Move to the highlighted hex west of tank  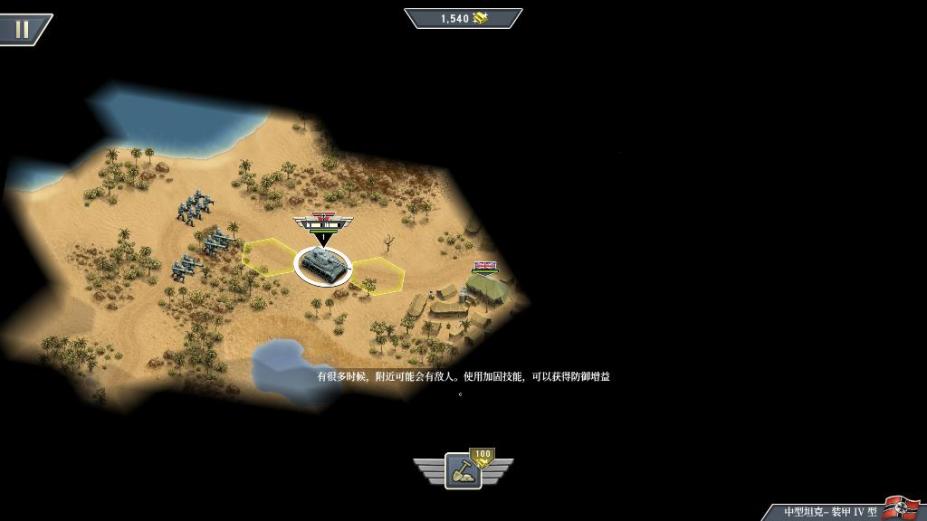(269, 256)
